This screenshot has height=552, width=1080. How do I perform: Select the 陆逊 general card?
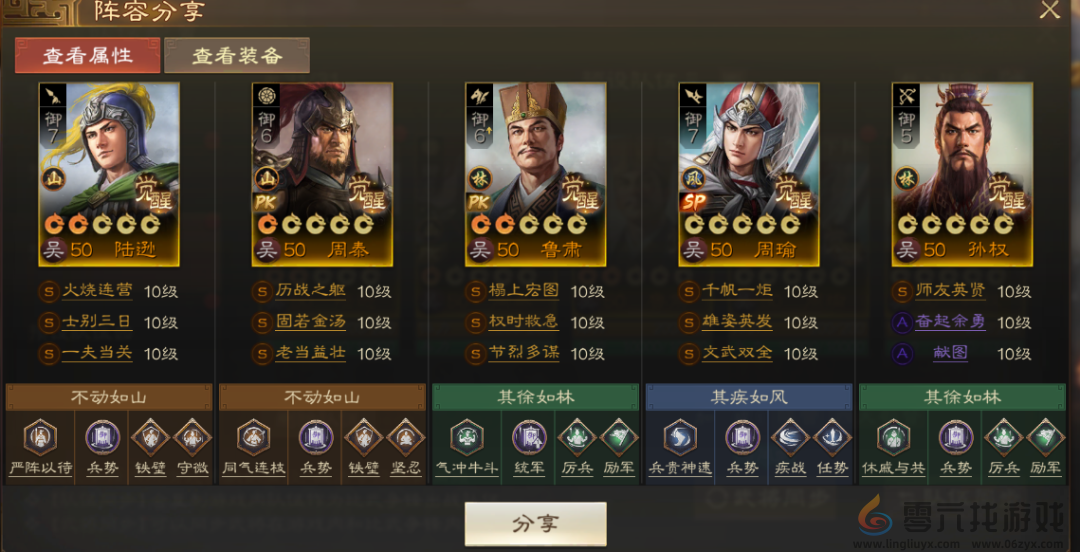click(x=109, y=173)
